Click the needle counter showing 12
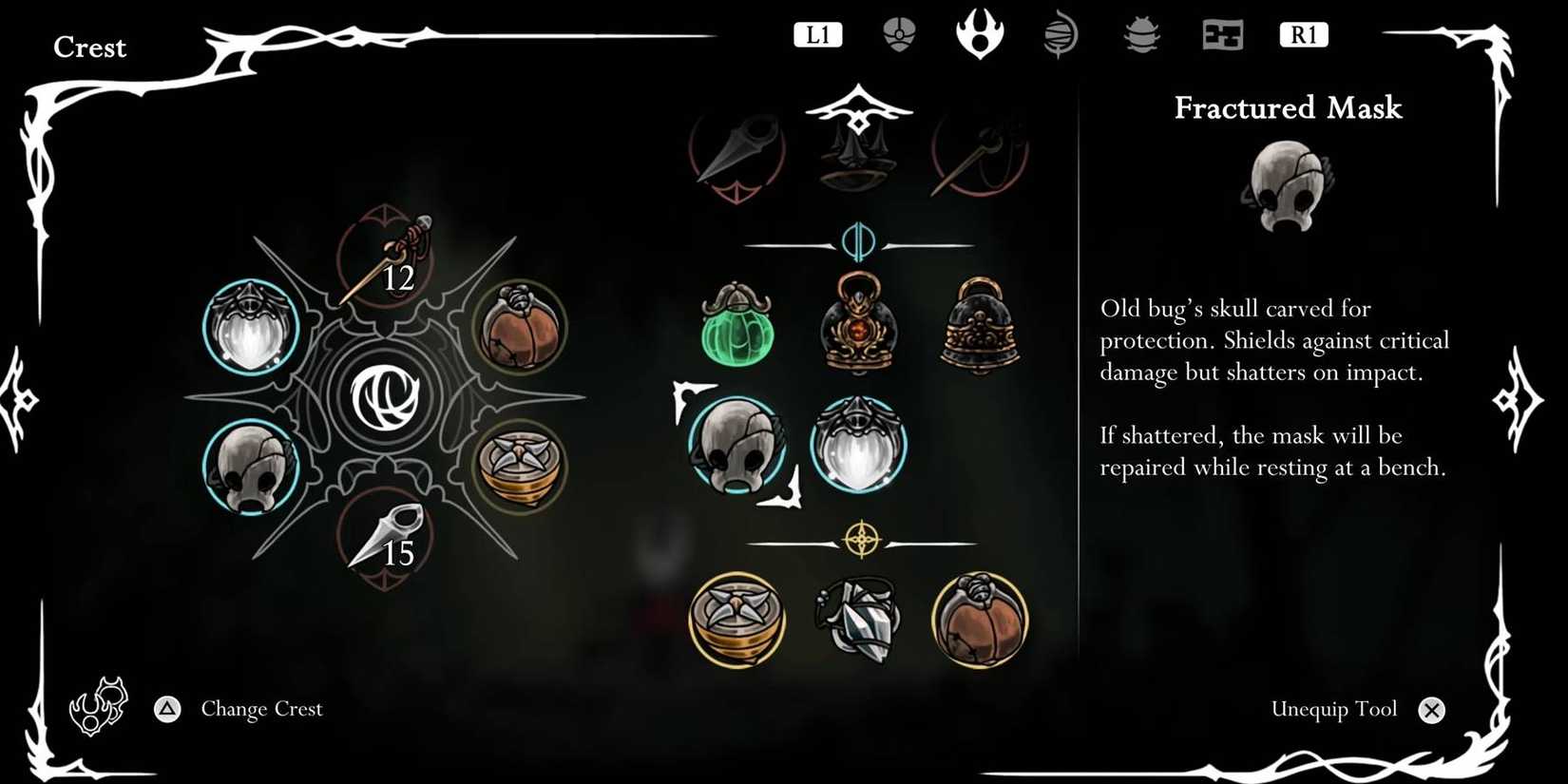1568x784 pixels. (x=399, y=277)
